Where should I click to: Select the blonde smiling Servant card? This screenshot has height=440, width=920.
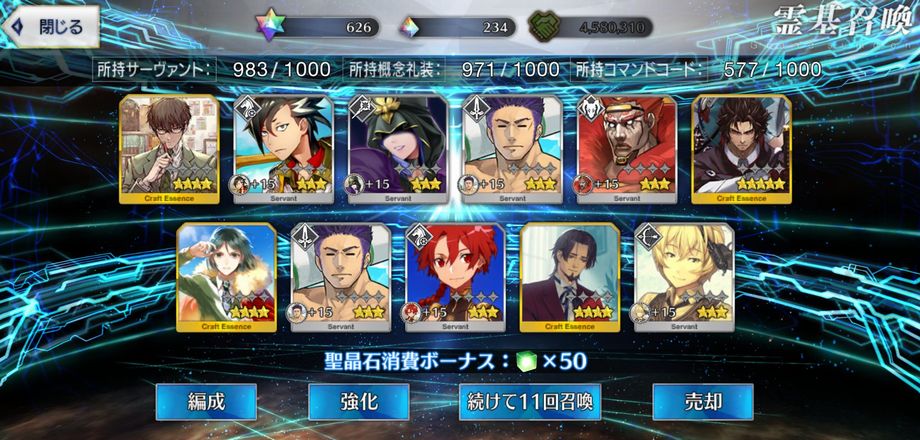point(684,273)
